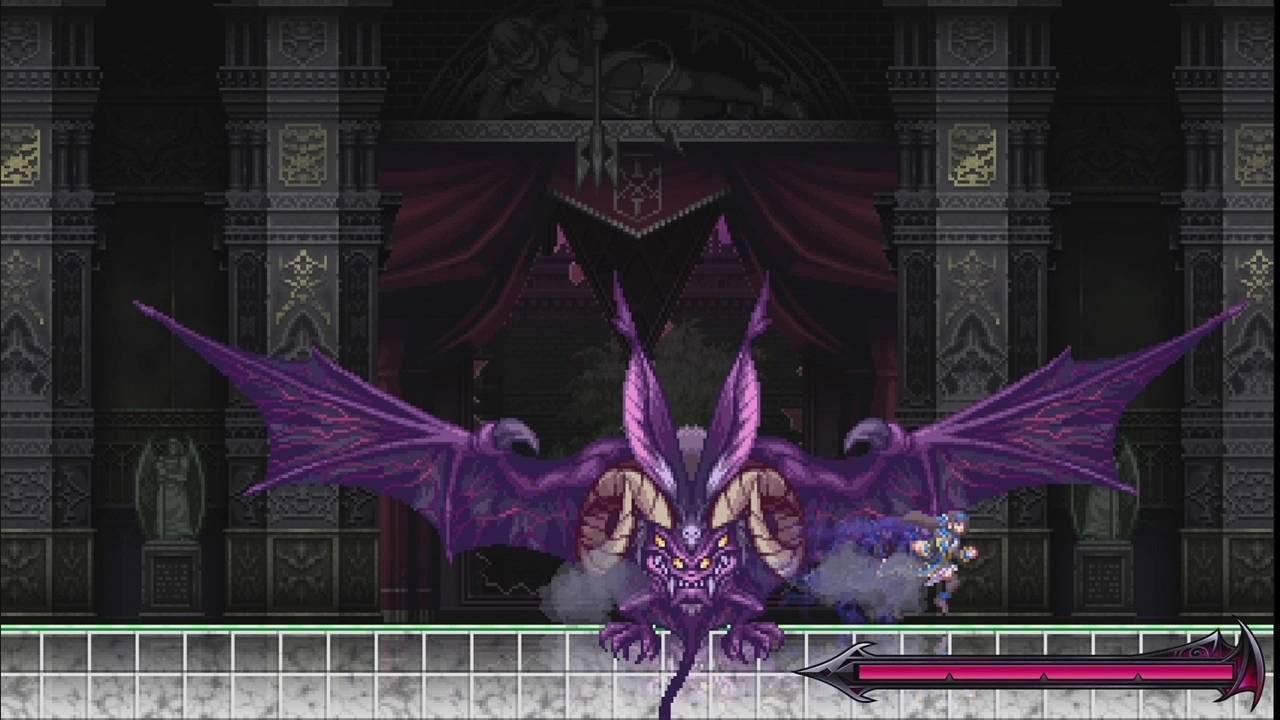
Task: Click the bat boss's glowing yellow eye
Action: click(x=660, y=540)
